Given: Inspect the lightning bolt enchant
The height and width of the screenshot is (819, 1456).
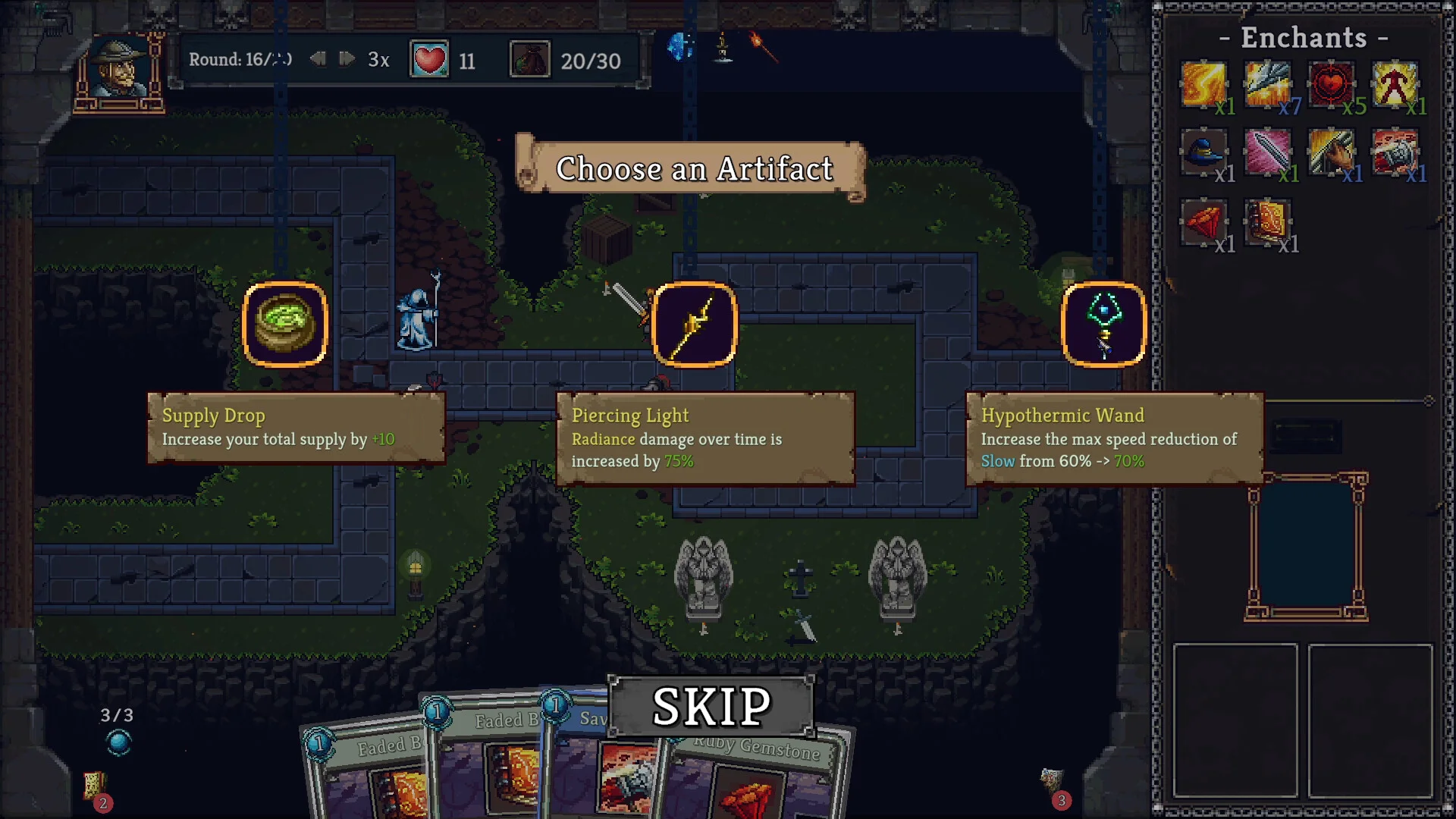Looking at the screenshot, I should [x=1203, y=84].
